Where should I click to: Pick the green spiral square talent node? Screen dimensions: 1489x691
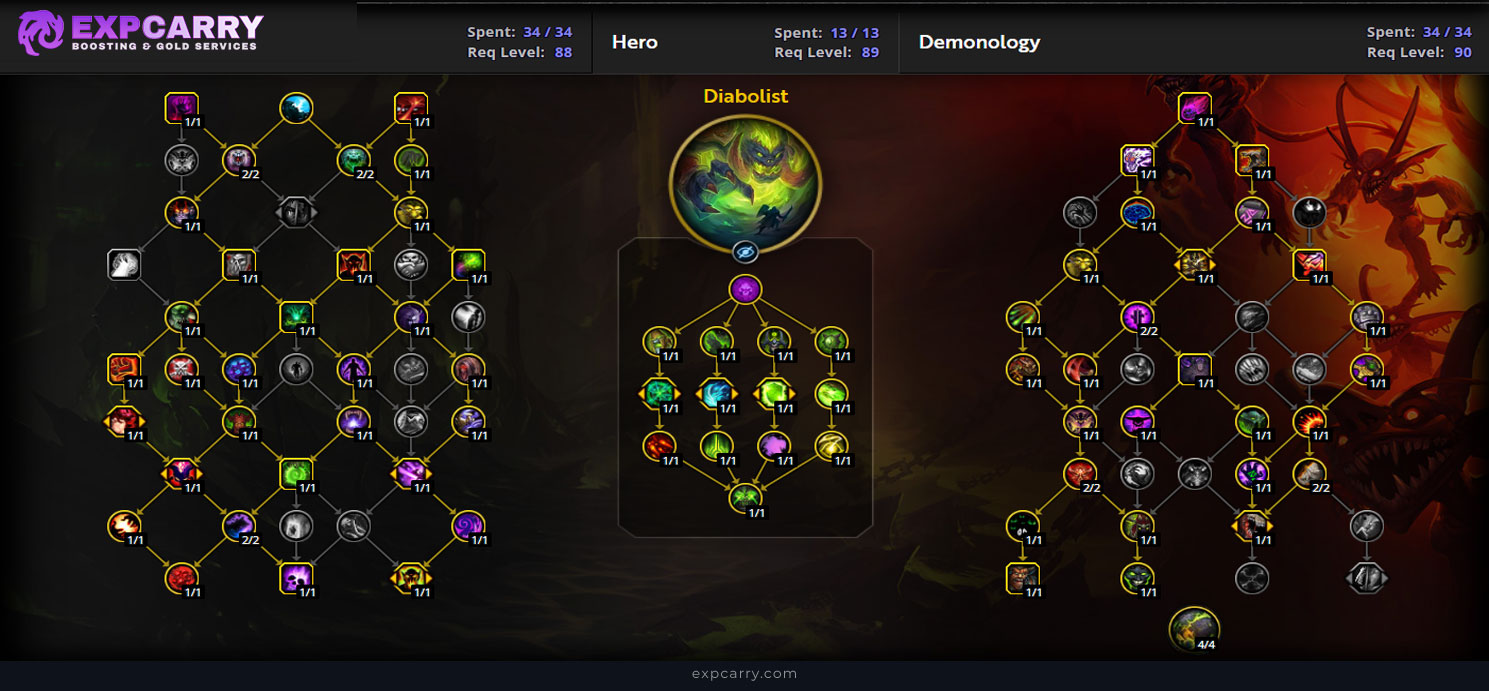(296, 471)
